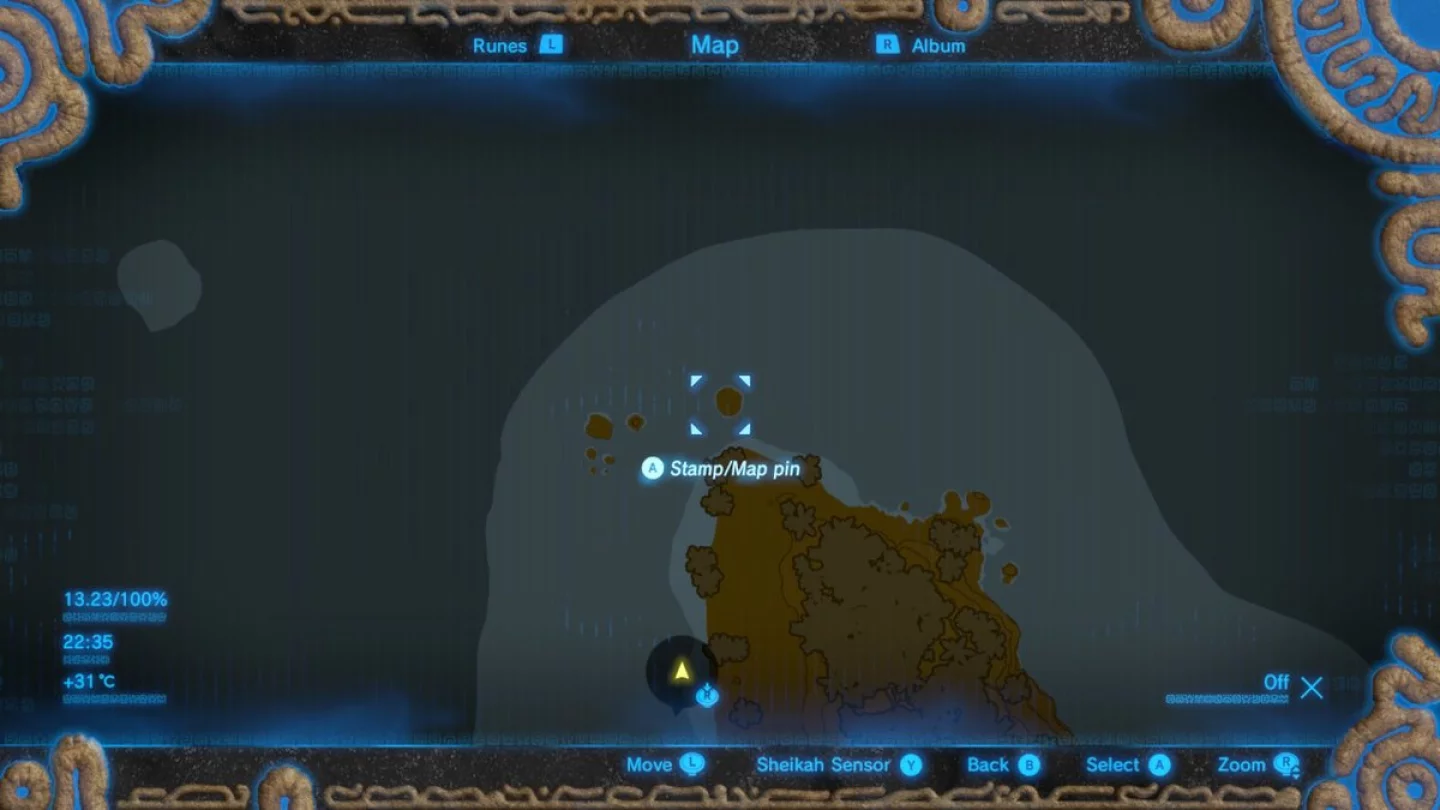Screen dimensions: 1440x810
Task: Click the B button icon next to Back
Action: [1030, 765]
